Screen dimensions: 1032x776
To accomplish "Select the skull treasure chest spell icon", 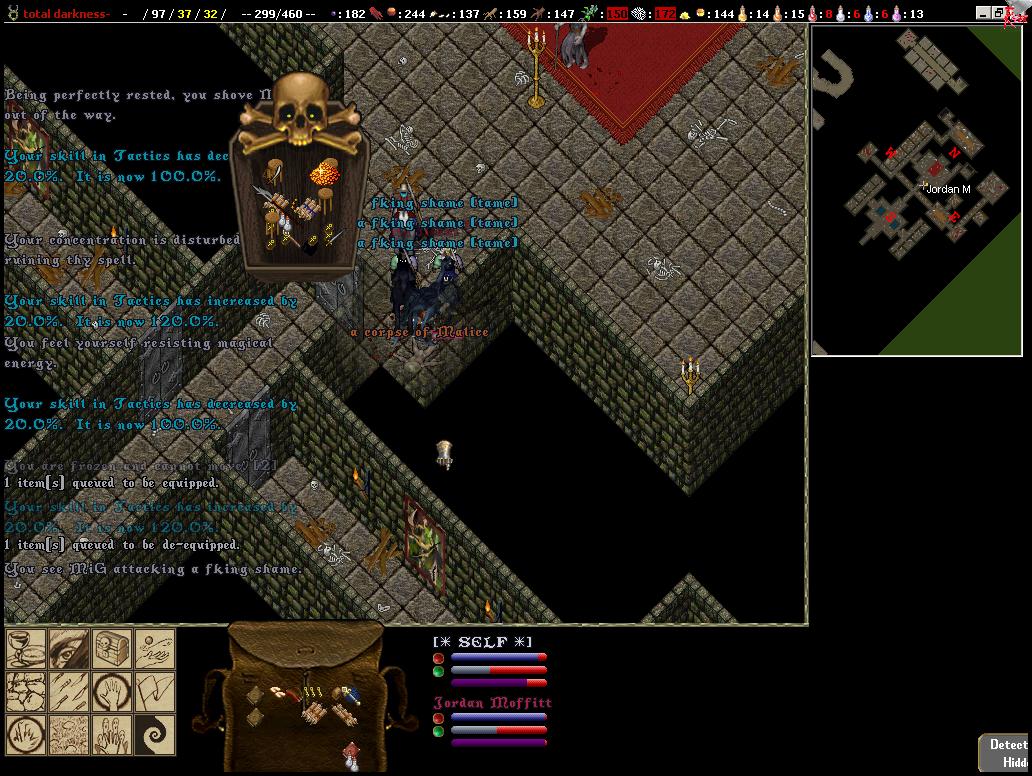I will [x=112, y=650].
